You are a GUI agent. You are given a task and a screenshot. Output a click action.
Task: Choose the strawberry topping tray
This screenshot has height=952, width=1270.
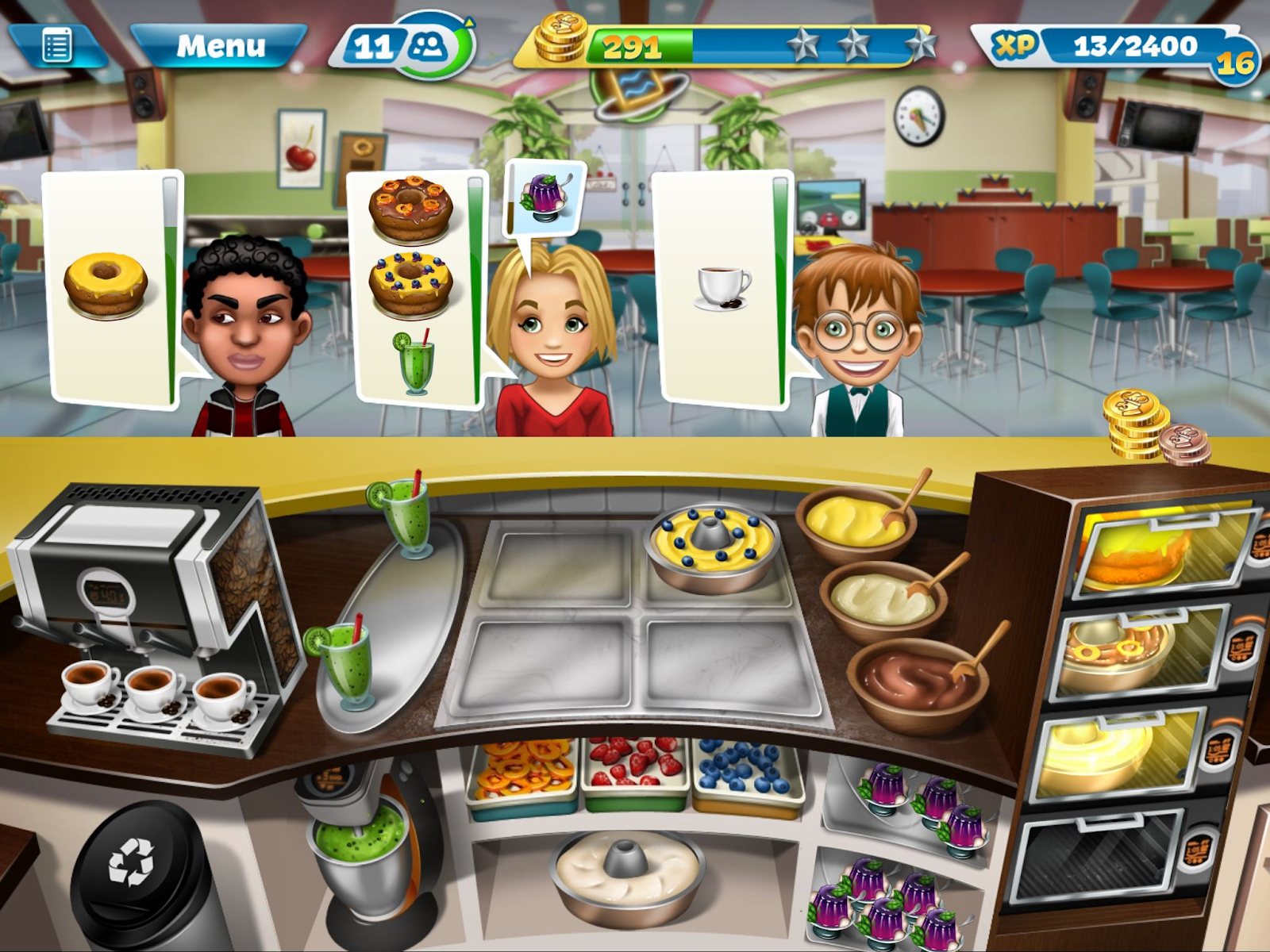635,770
